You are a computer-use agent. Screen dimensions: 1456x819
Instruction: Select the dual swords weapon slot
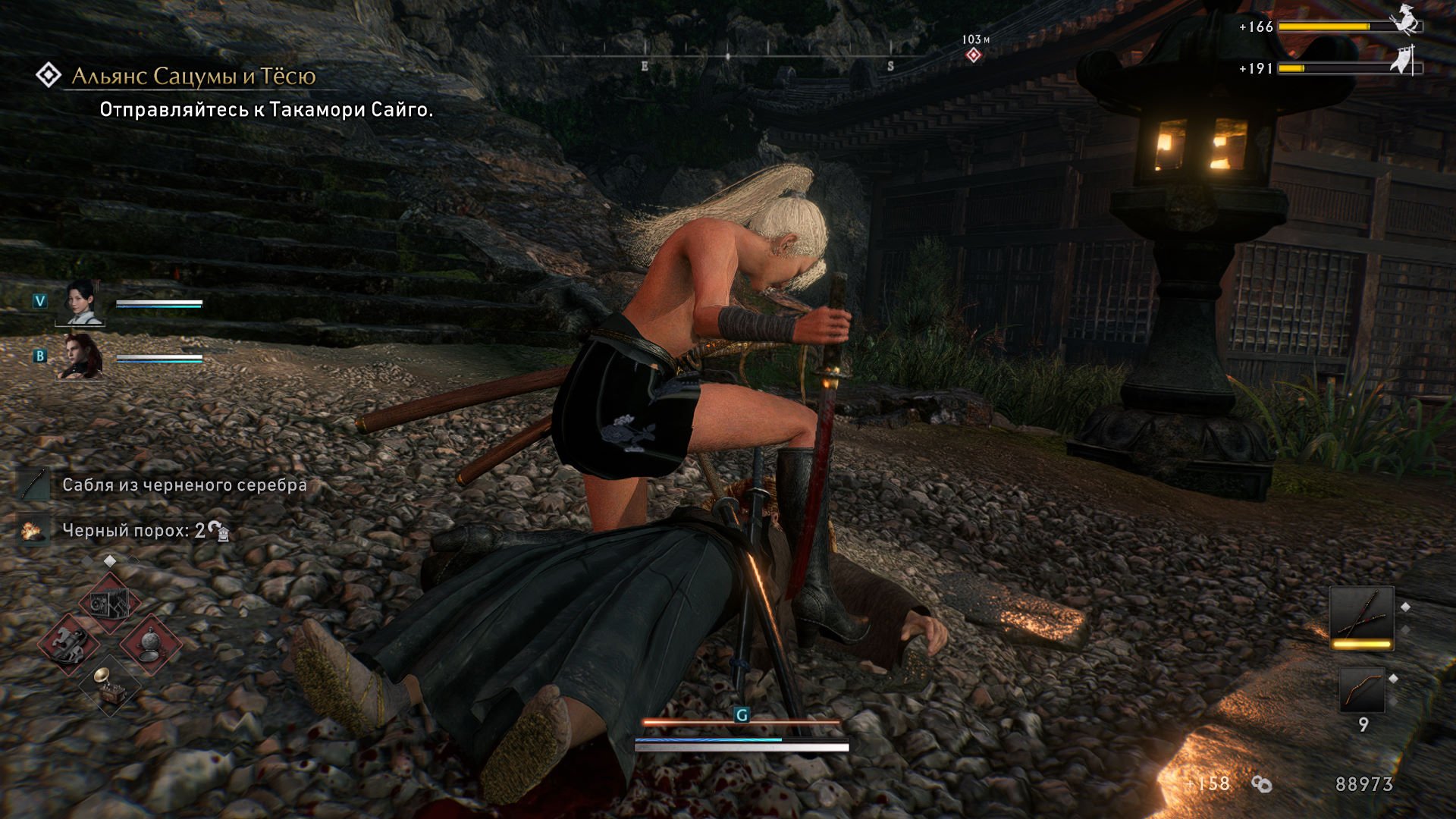1361,615
